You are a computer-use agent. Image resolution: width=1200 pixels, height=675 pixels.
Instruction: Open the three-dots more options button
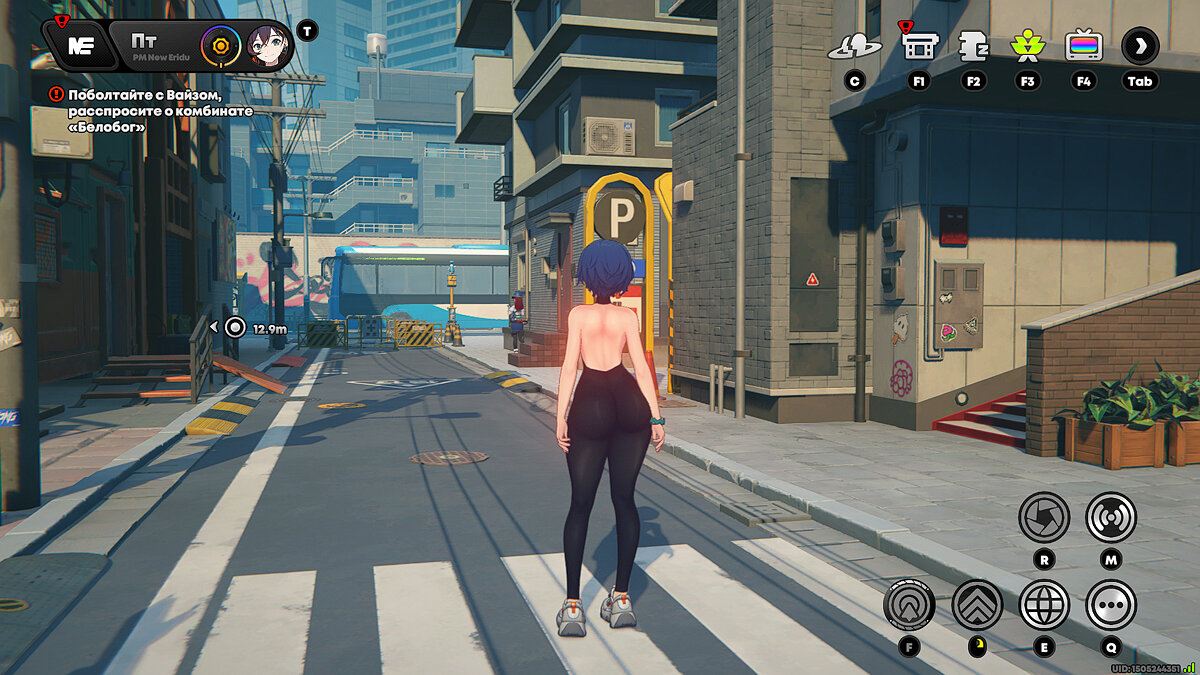[1110, 604]
